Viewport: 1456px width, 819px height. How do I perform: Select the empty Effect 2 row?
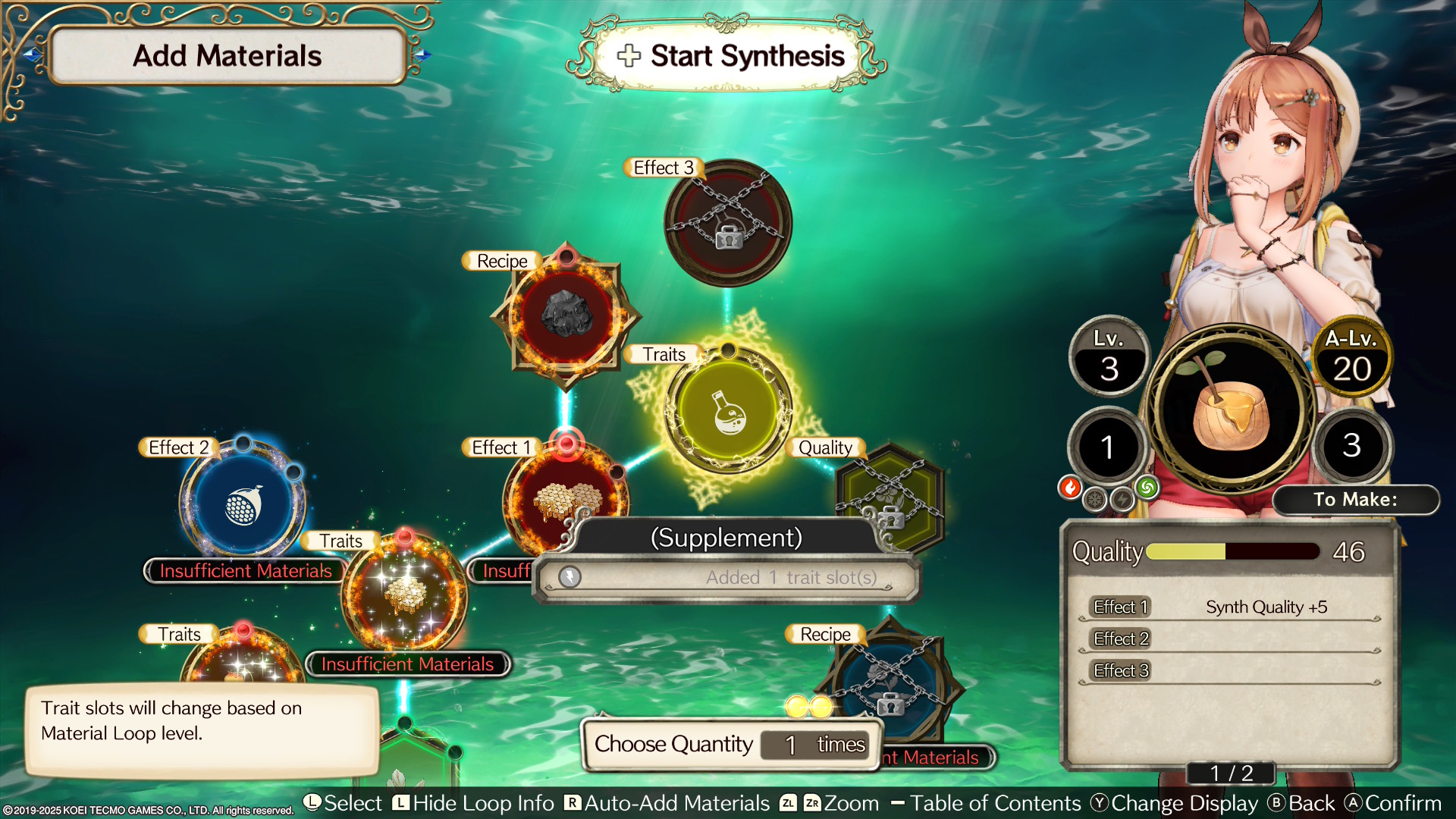pos(1228,639)
